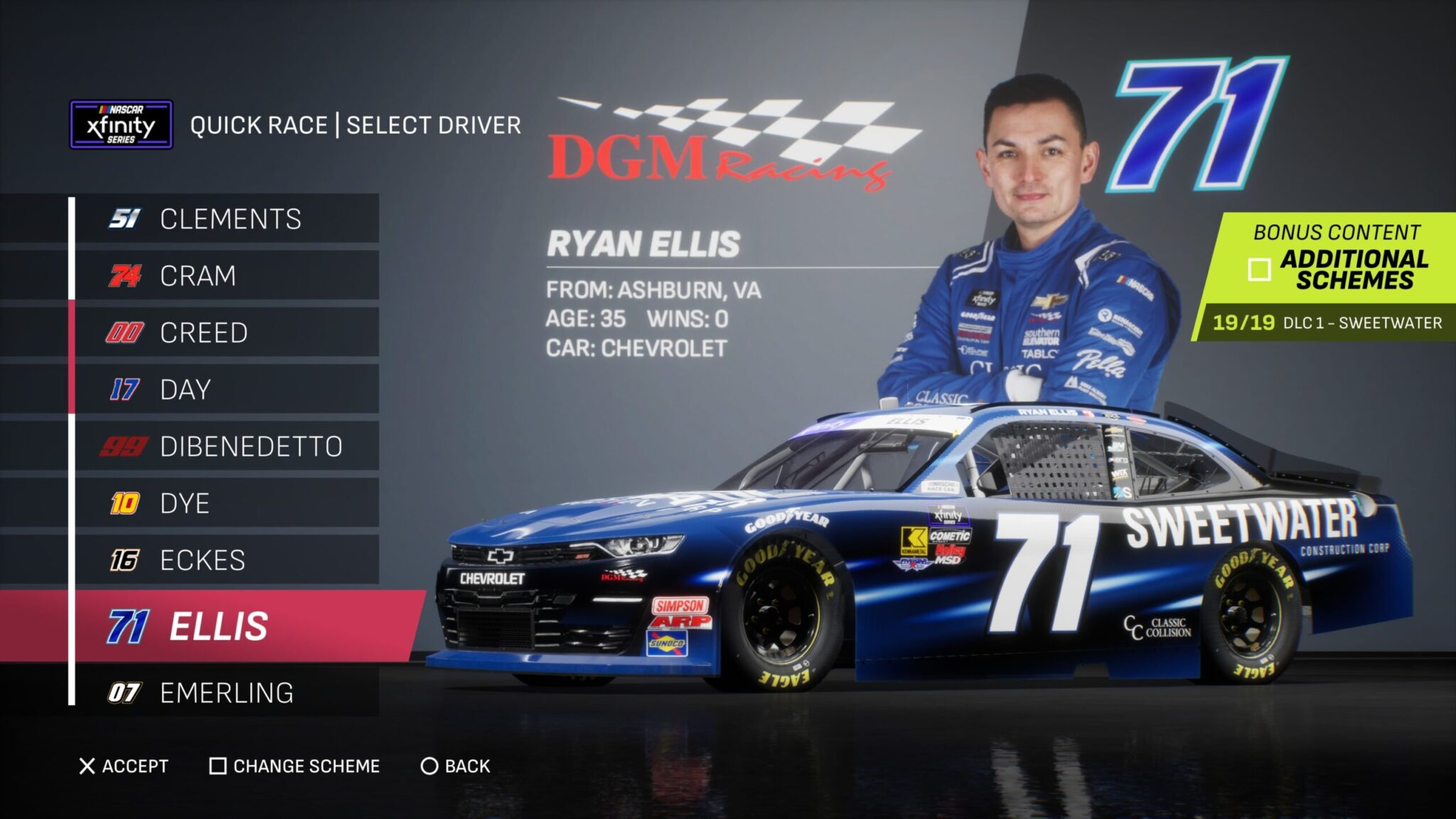This screenshot has height=819, width=1456.
Task: Select Day, car number 17
Action: coord(227,390)
